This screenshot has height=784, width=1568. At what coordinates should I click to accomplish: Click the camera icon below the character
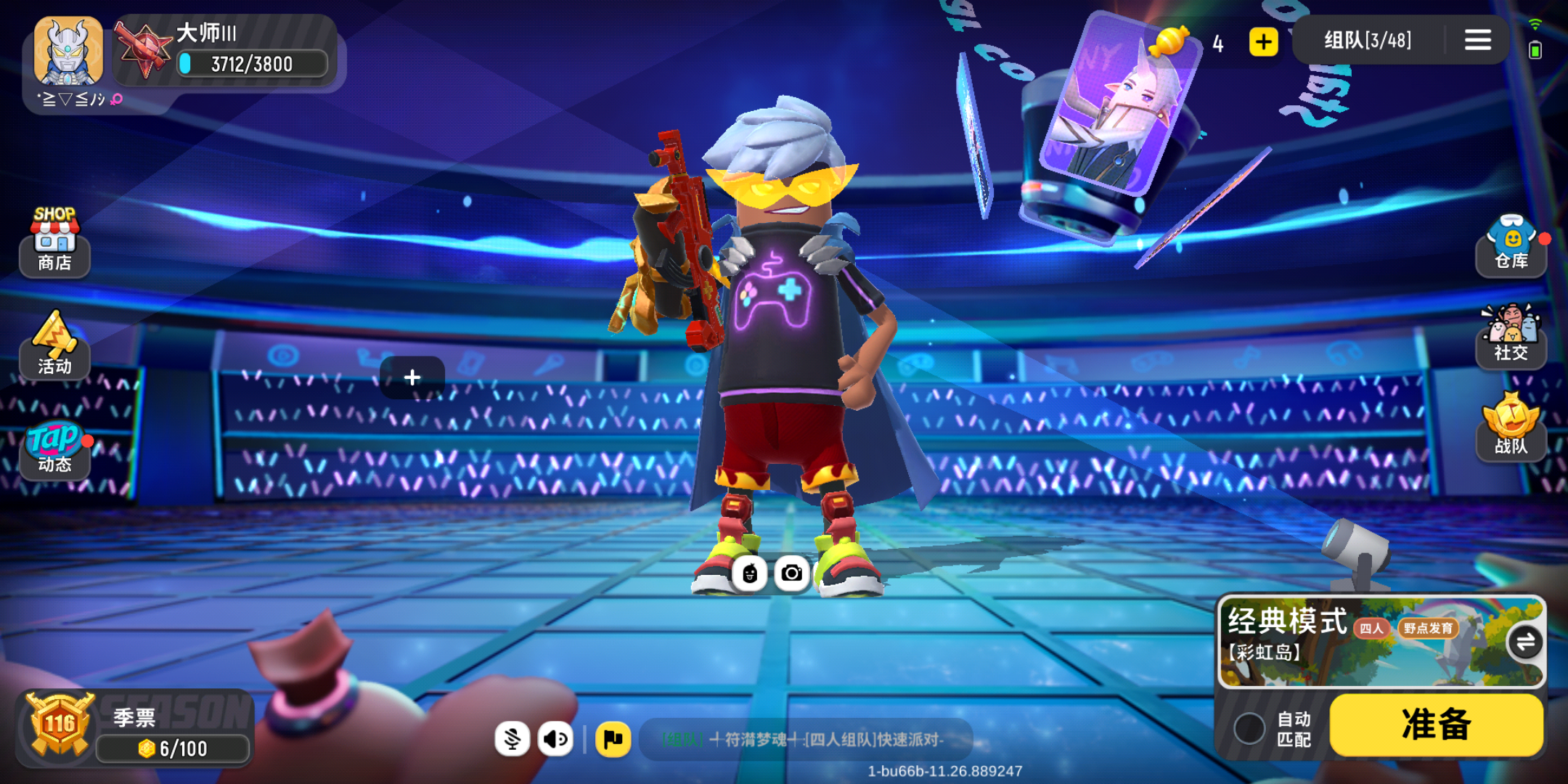(791, 573)
